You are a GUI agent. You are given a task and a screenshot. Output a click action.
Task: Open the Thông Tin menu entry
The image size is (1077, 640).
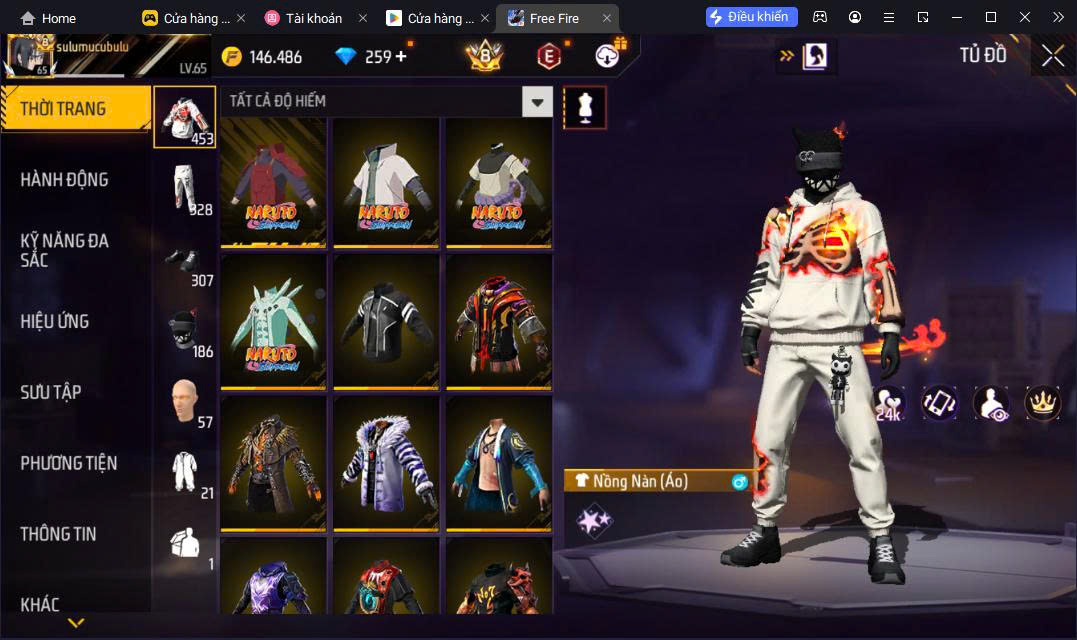click(x=59, y=534)
